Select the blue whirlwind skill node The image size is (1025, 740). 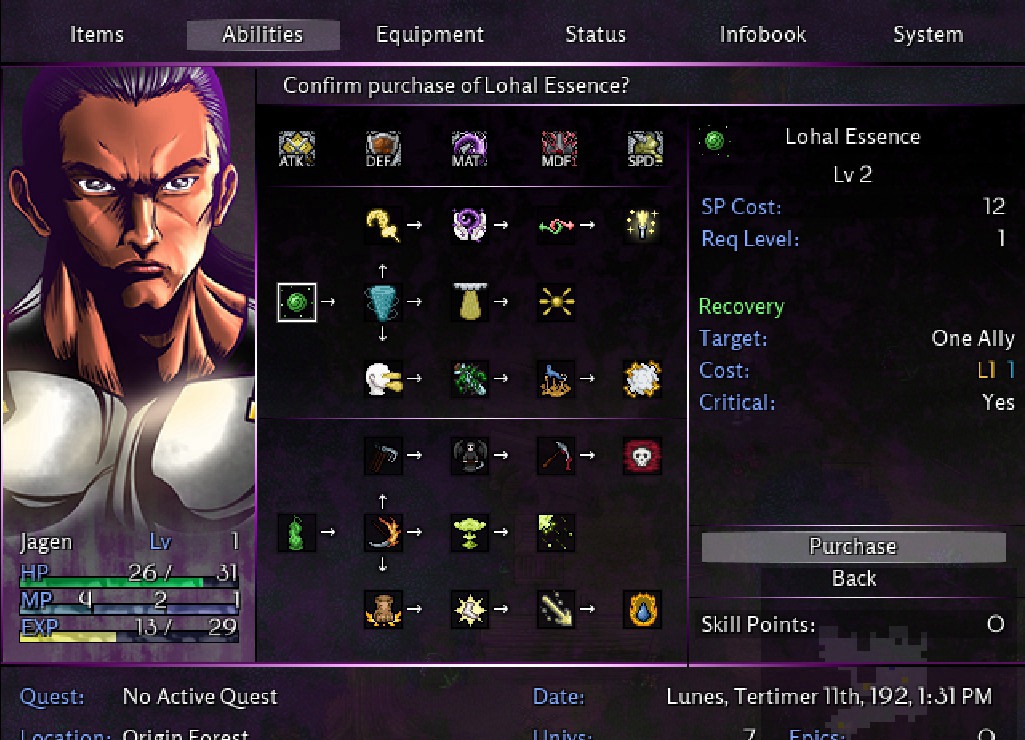pos(383,301)
